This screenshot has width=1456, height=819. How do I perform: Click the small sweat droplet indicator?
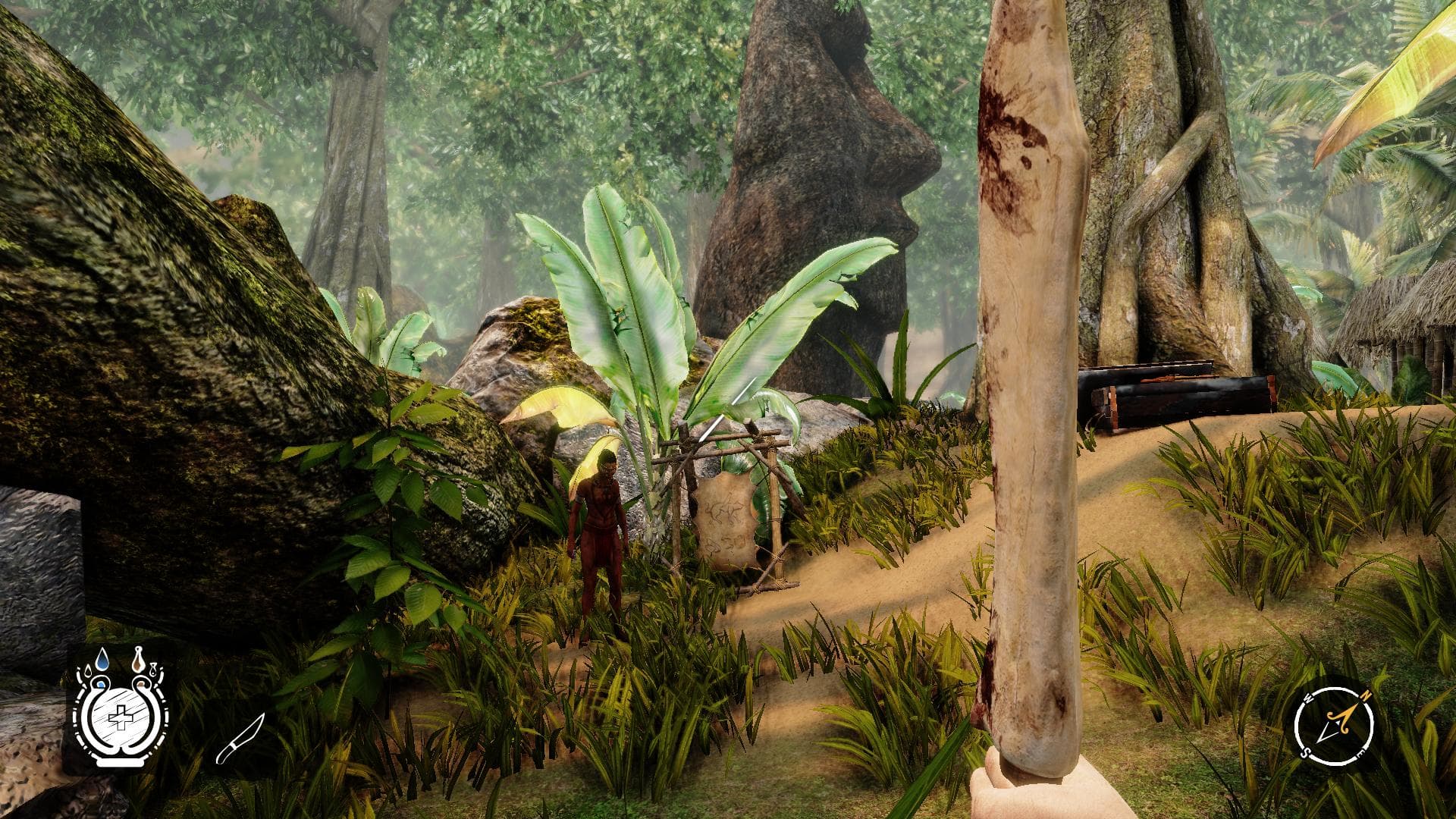[x=152, y=669]
